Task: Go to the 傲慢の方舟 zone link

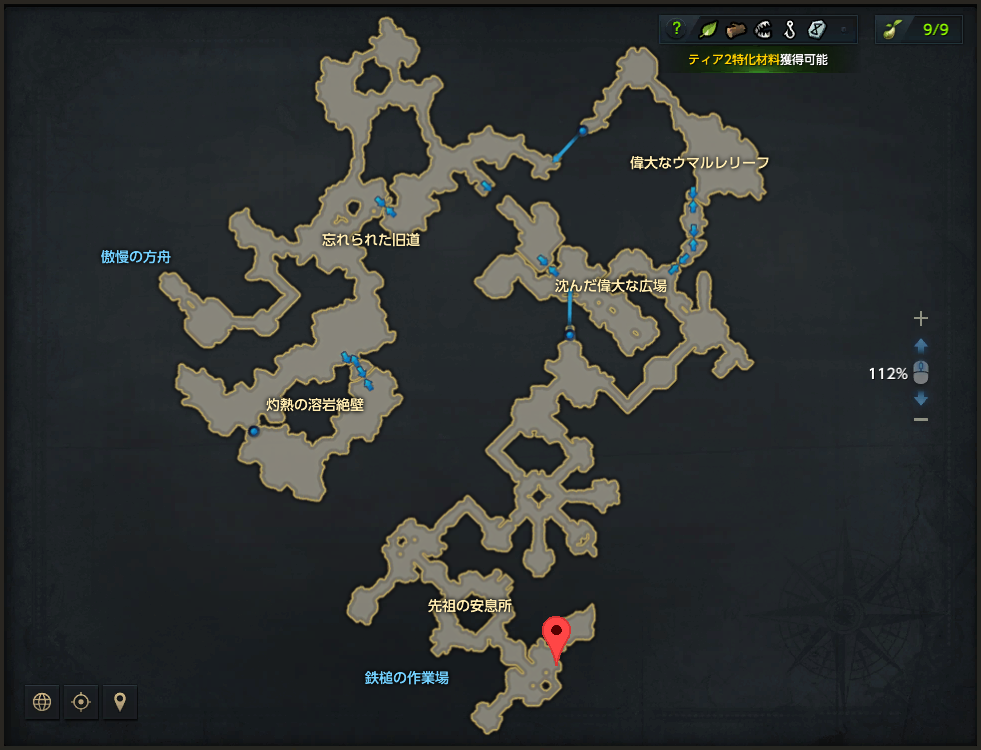Action: click(x=136, y=257)
